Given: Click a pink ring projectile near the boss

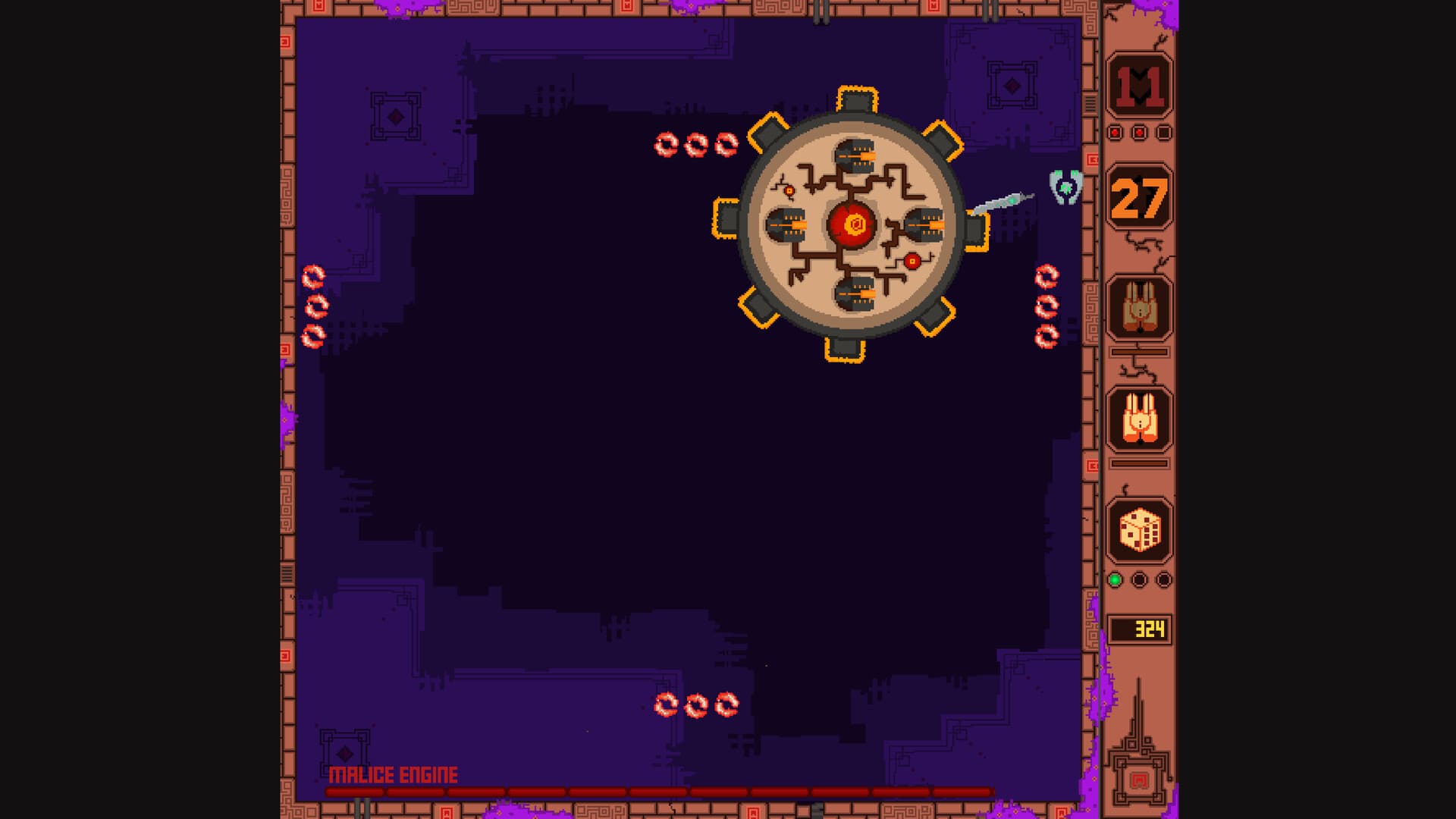Looking at the screenshot, I should tap(667, 143).
